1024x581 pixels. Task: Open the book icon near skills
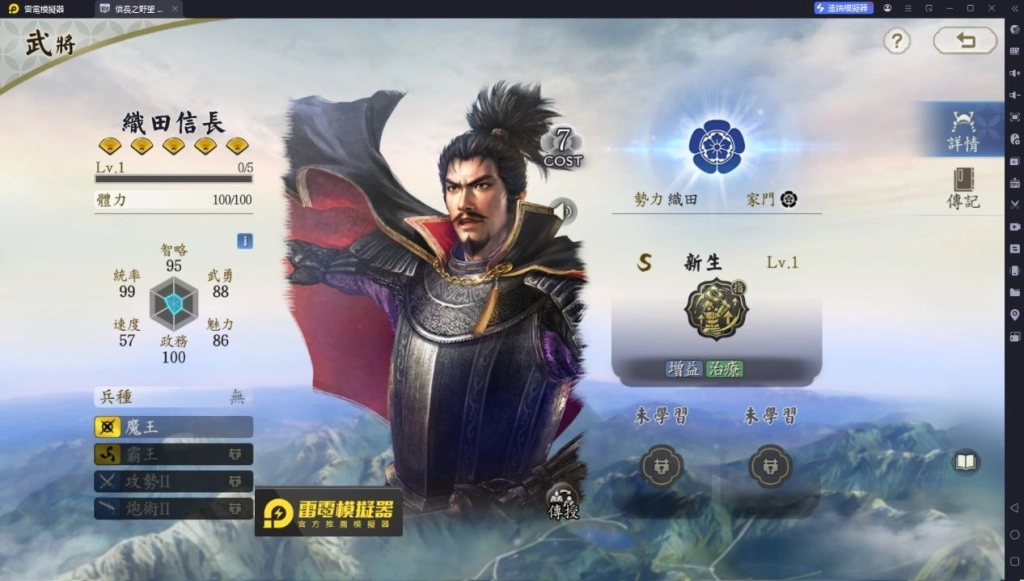click(x=965, y=461)
